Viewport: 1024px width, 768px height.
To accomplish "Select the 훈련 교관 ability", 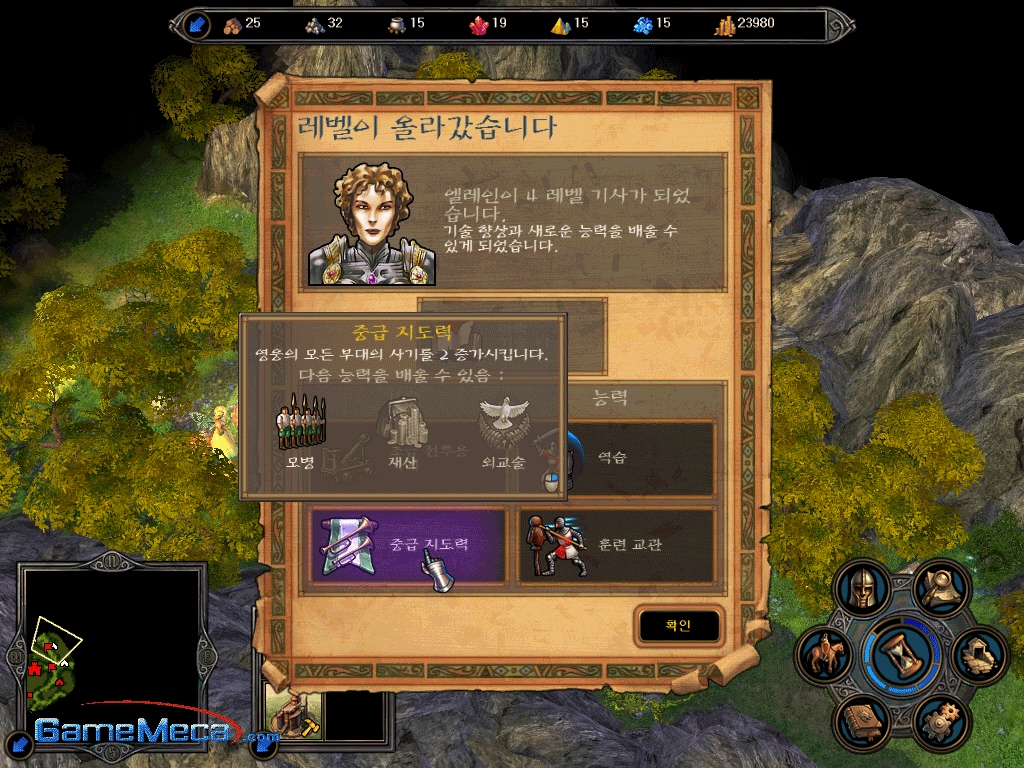I will (616, 546).
